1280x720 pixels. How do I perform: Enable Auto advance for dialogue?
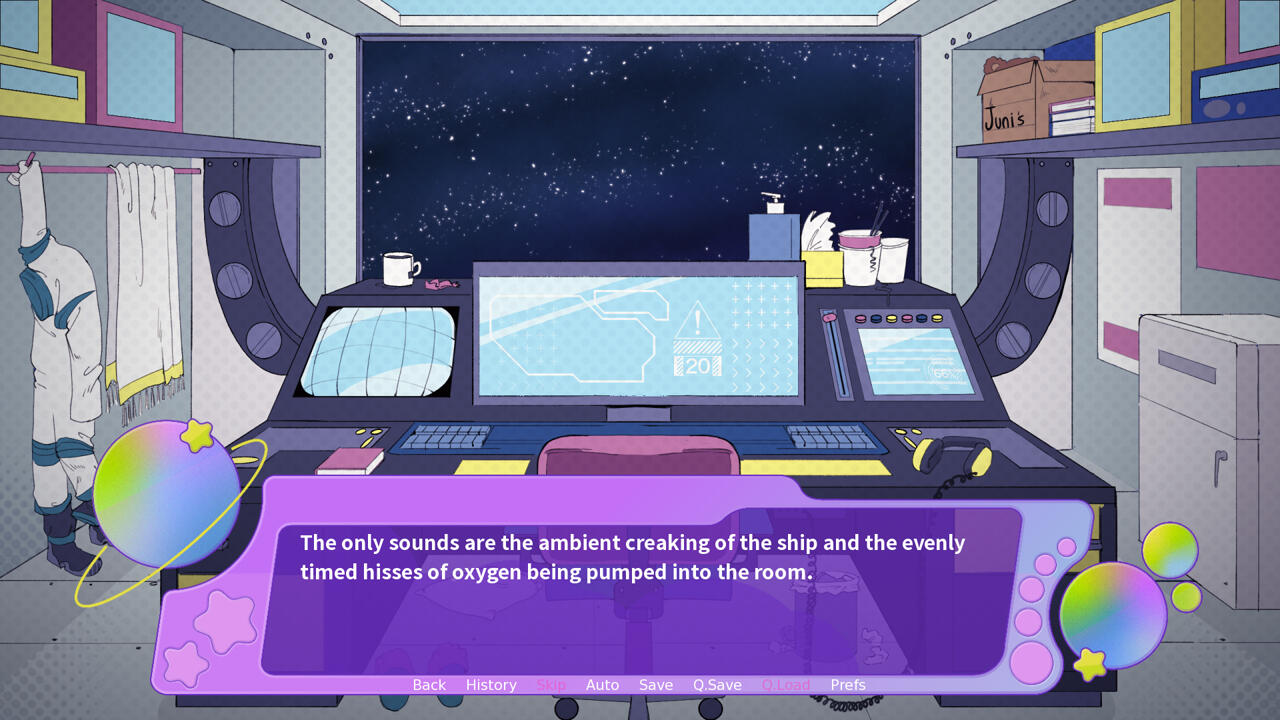[x=602, y=685]
